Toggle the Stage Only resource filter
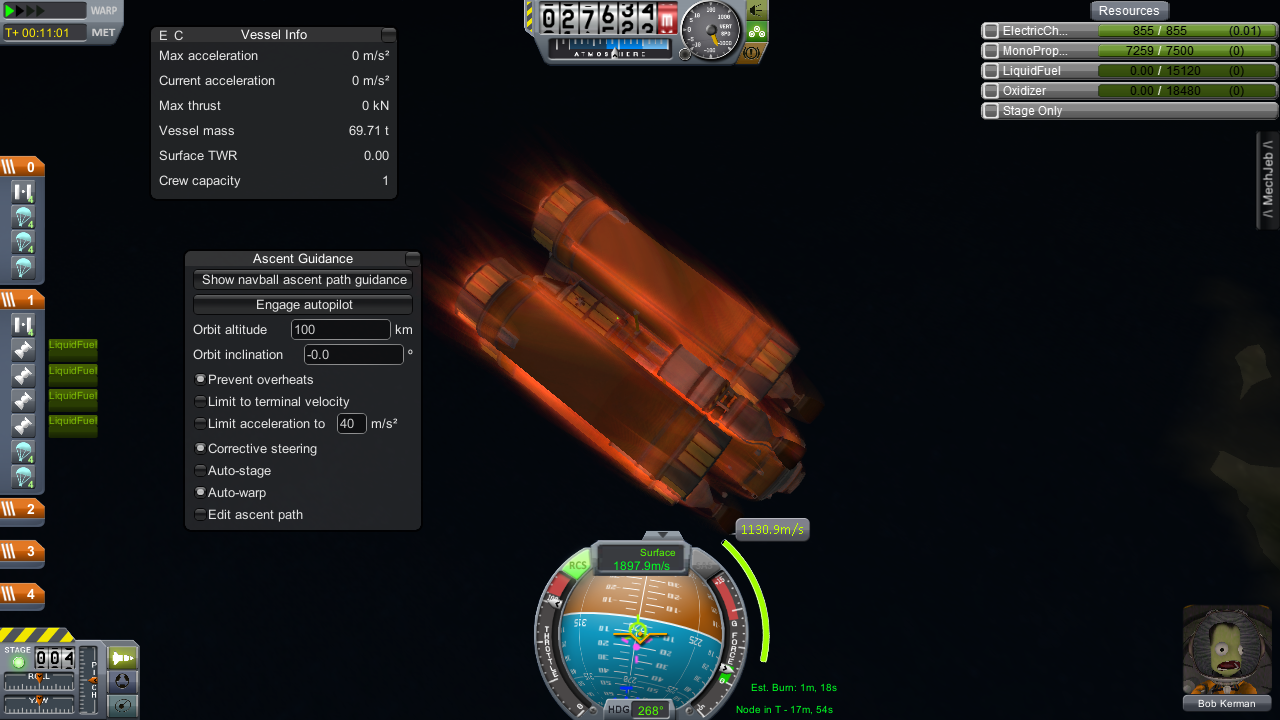 coord(991,111)
